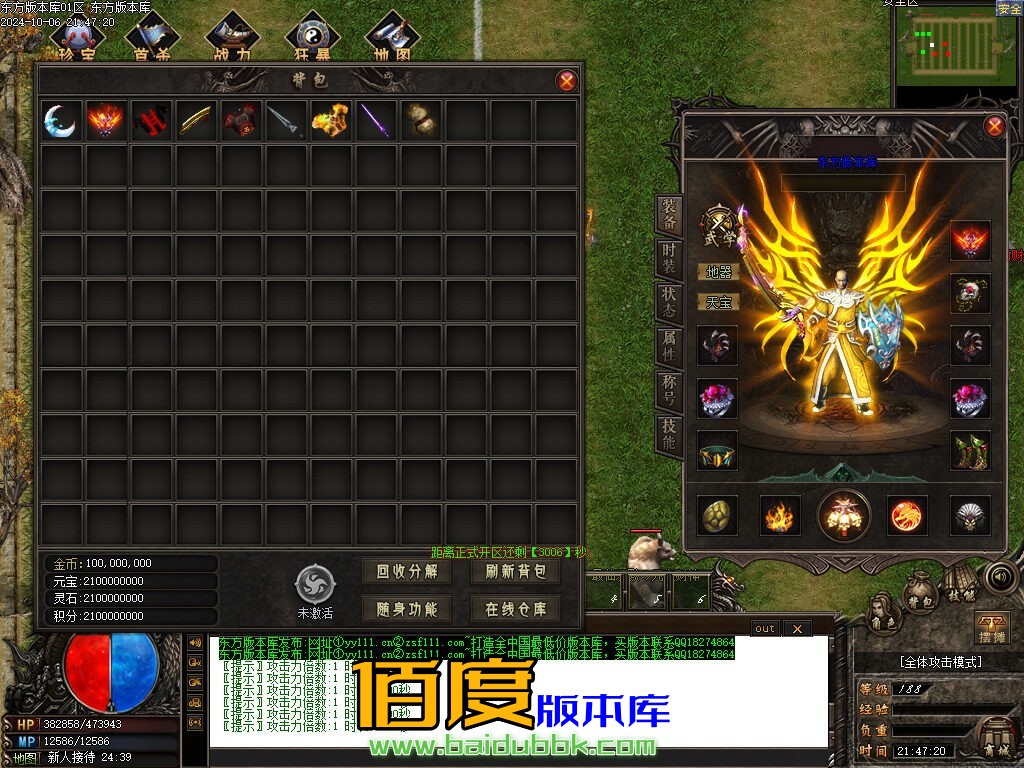Click the 天宝 button
1024x768 pixels.
tap(718, 301)
